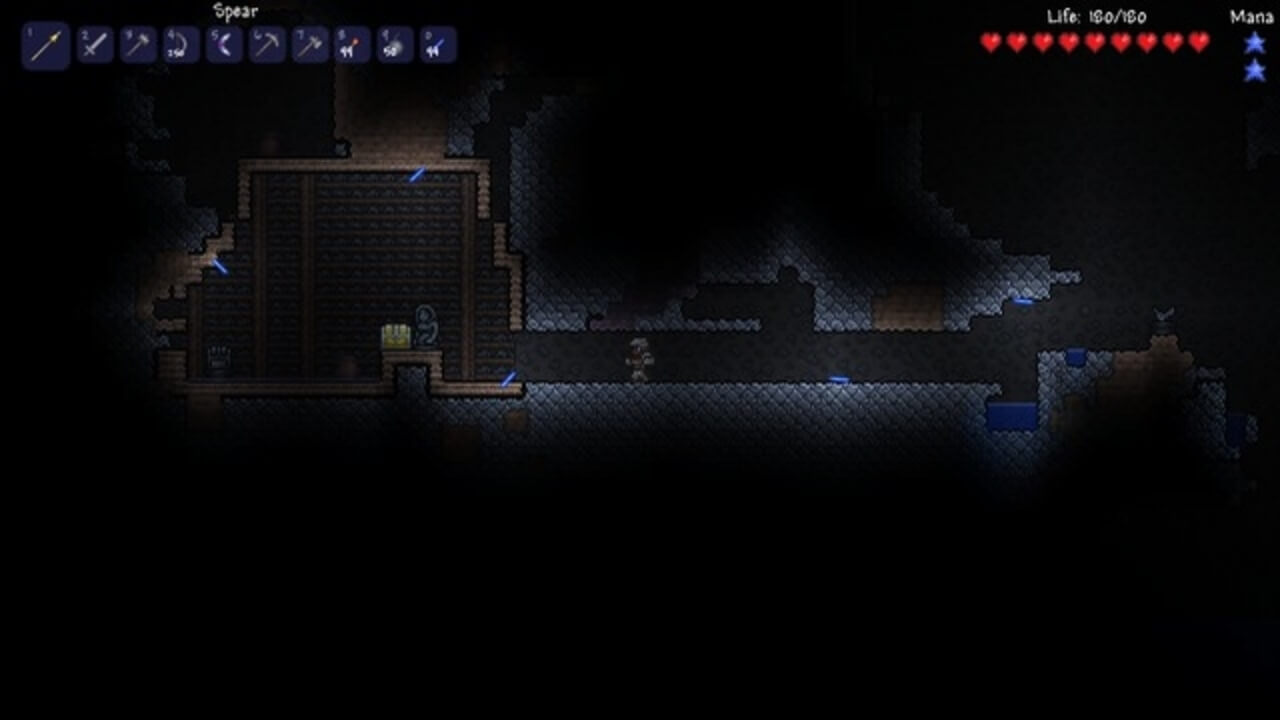Open the golden chest in the cabin
Viewport: 1280px width, 720px height.
[x=396, y=335]
